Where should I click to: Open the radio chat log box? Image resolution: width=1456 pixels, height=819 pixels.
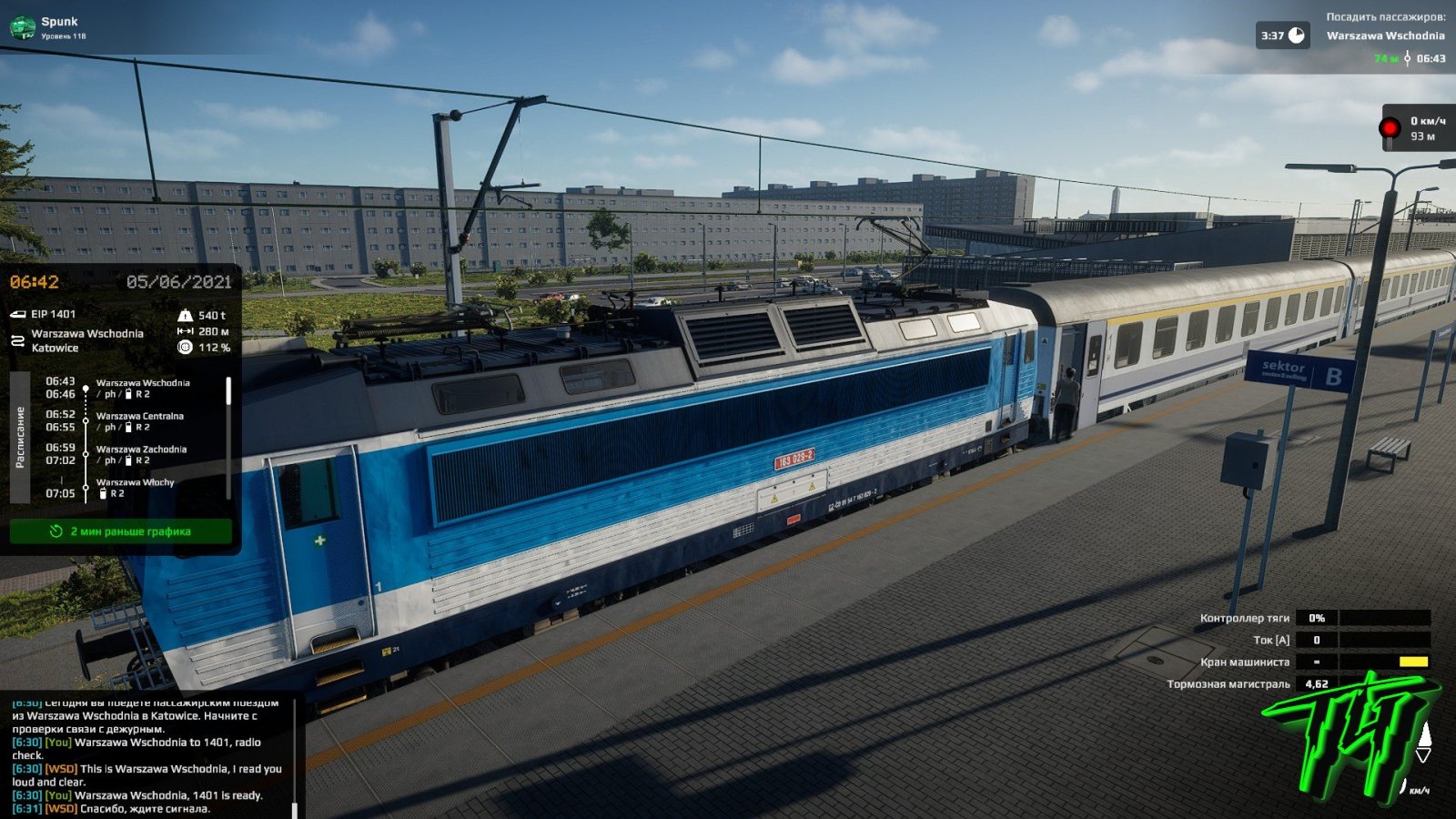click(150, 757)
